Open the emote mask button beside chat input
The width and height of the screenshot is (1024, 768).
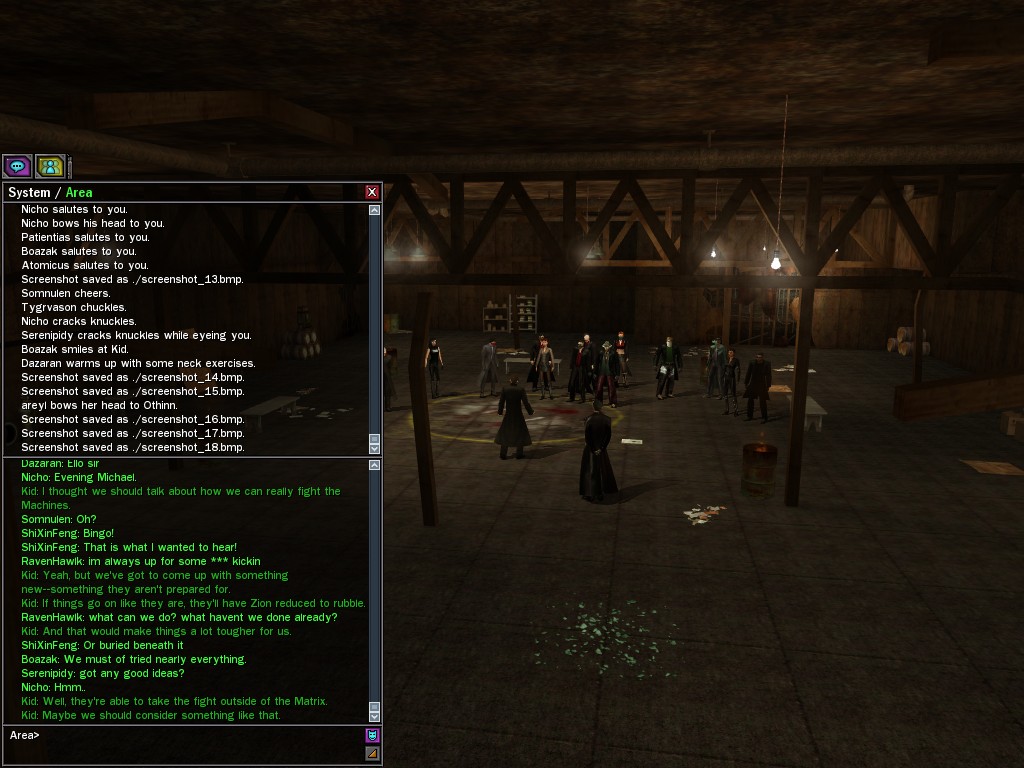pos(372,736)
